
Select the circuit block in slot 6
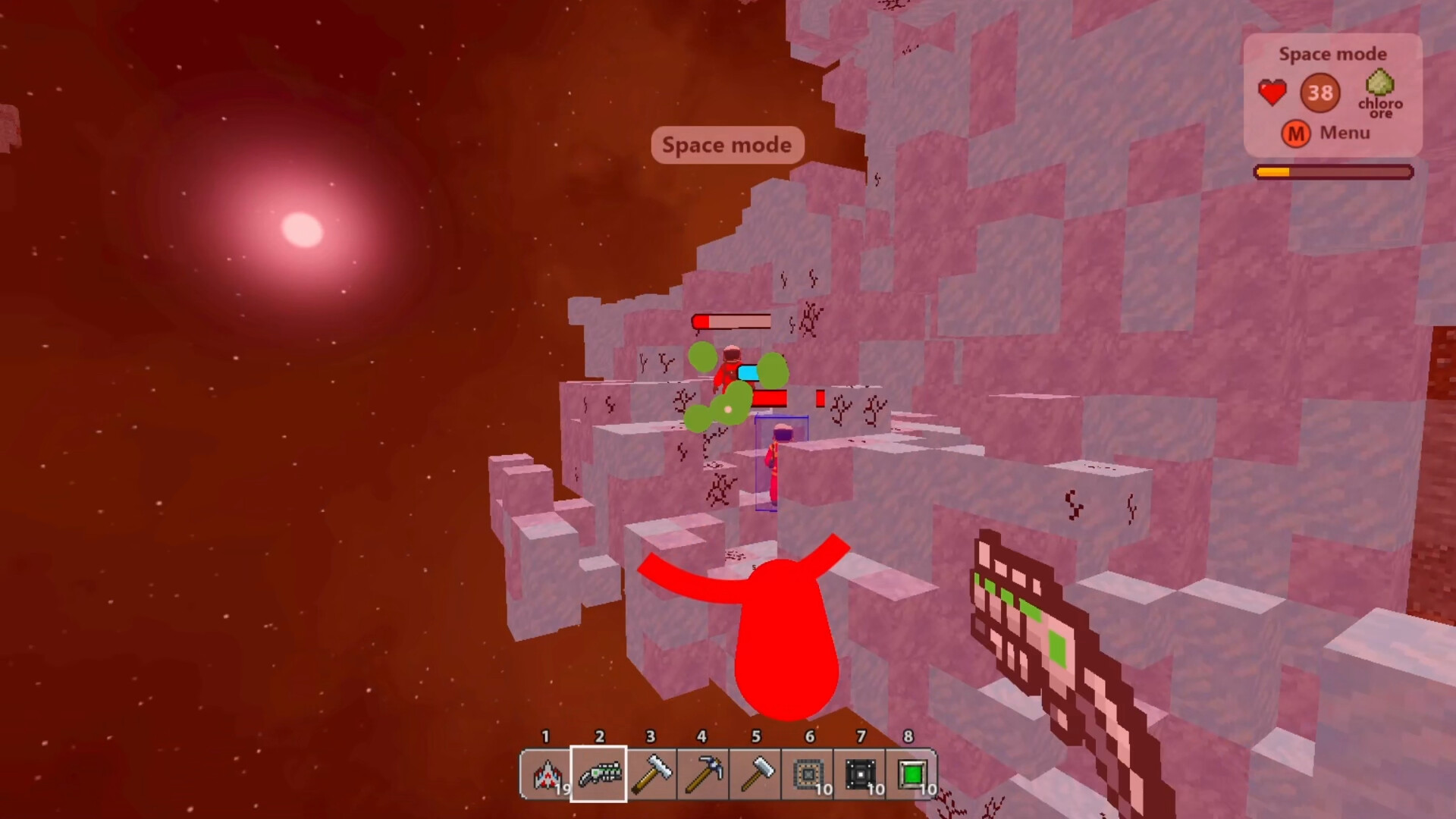pyautogui.click(x=807, y=774)
